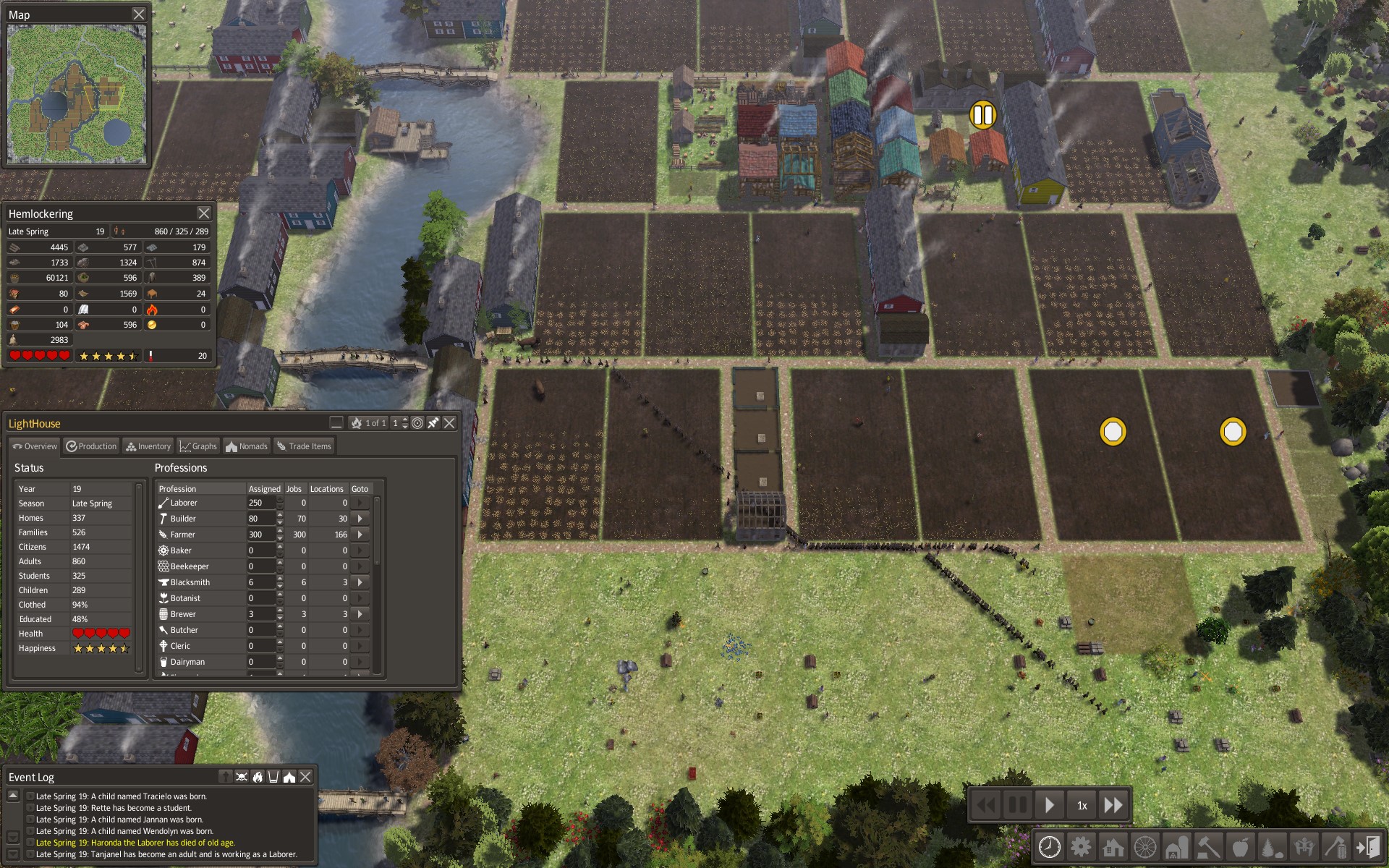Image resolution: width=1389 pixels, height=868 pixels.
Task: Click the Farmer assigned count field
Action: (260, 535)
